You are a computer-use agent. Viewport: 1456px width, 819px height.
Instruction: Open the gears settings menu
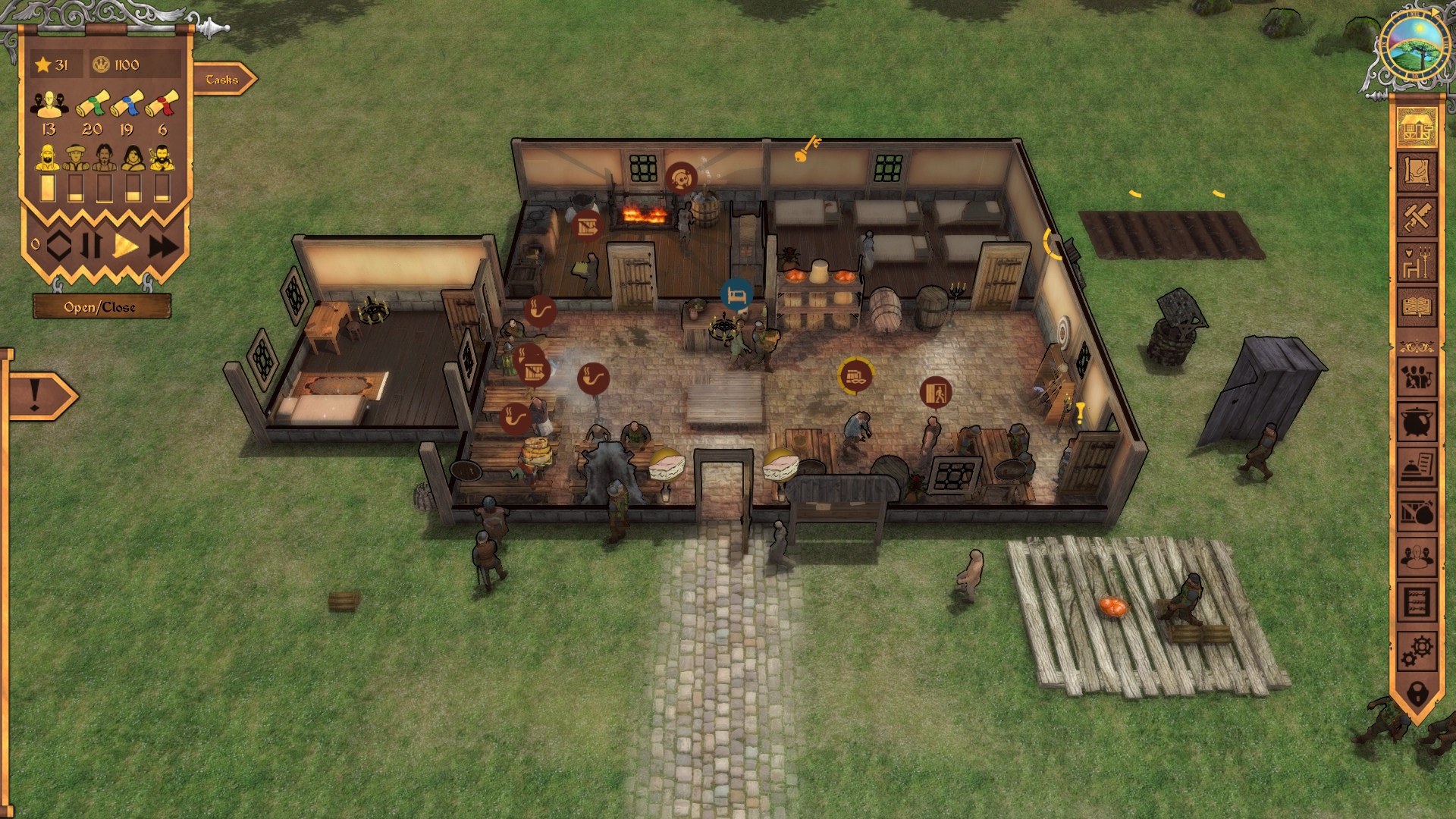[x=1417, y=649]
